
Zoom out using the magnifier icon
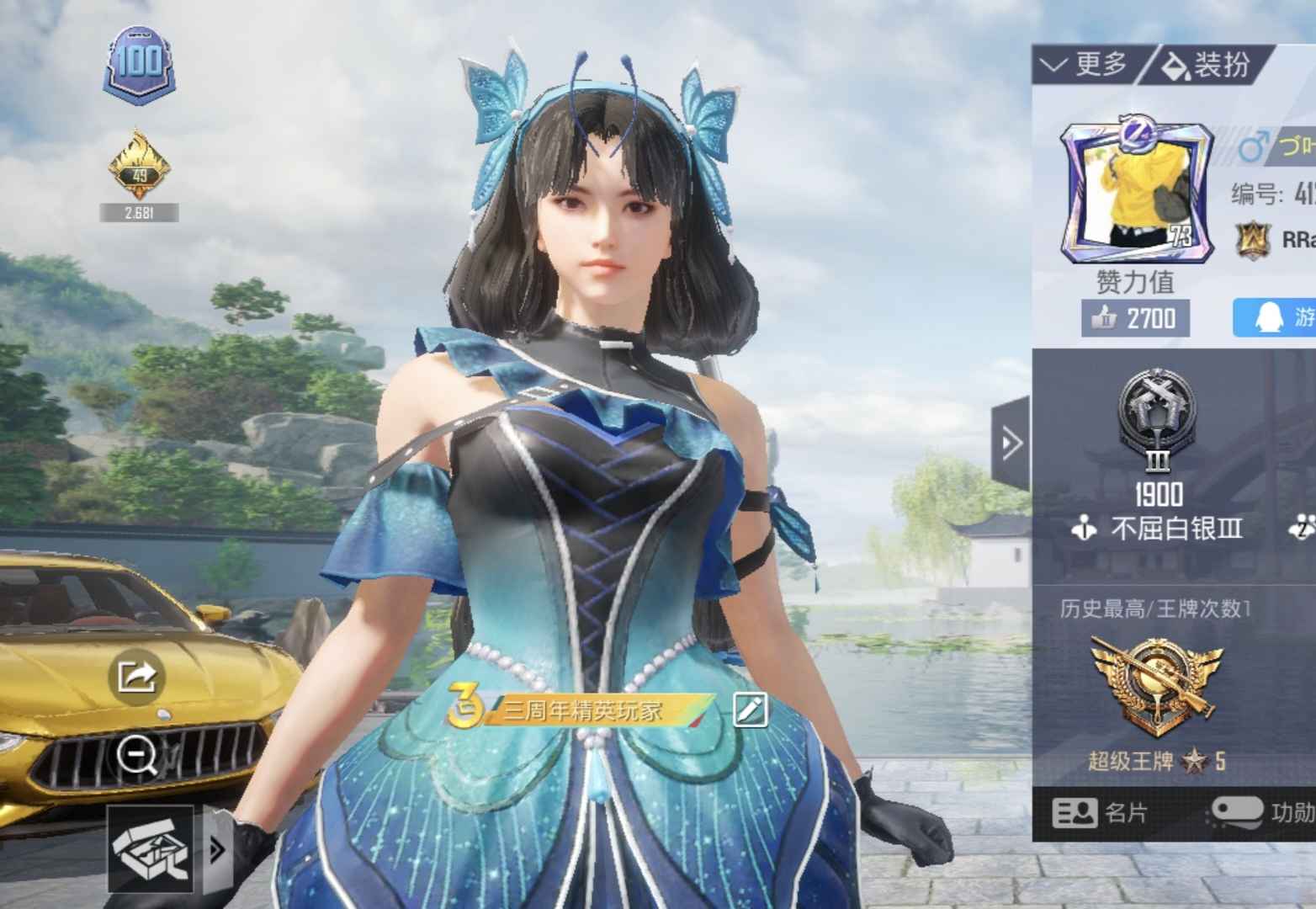[x=138, y=755]
